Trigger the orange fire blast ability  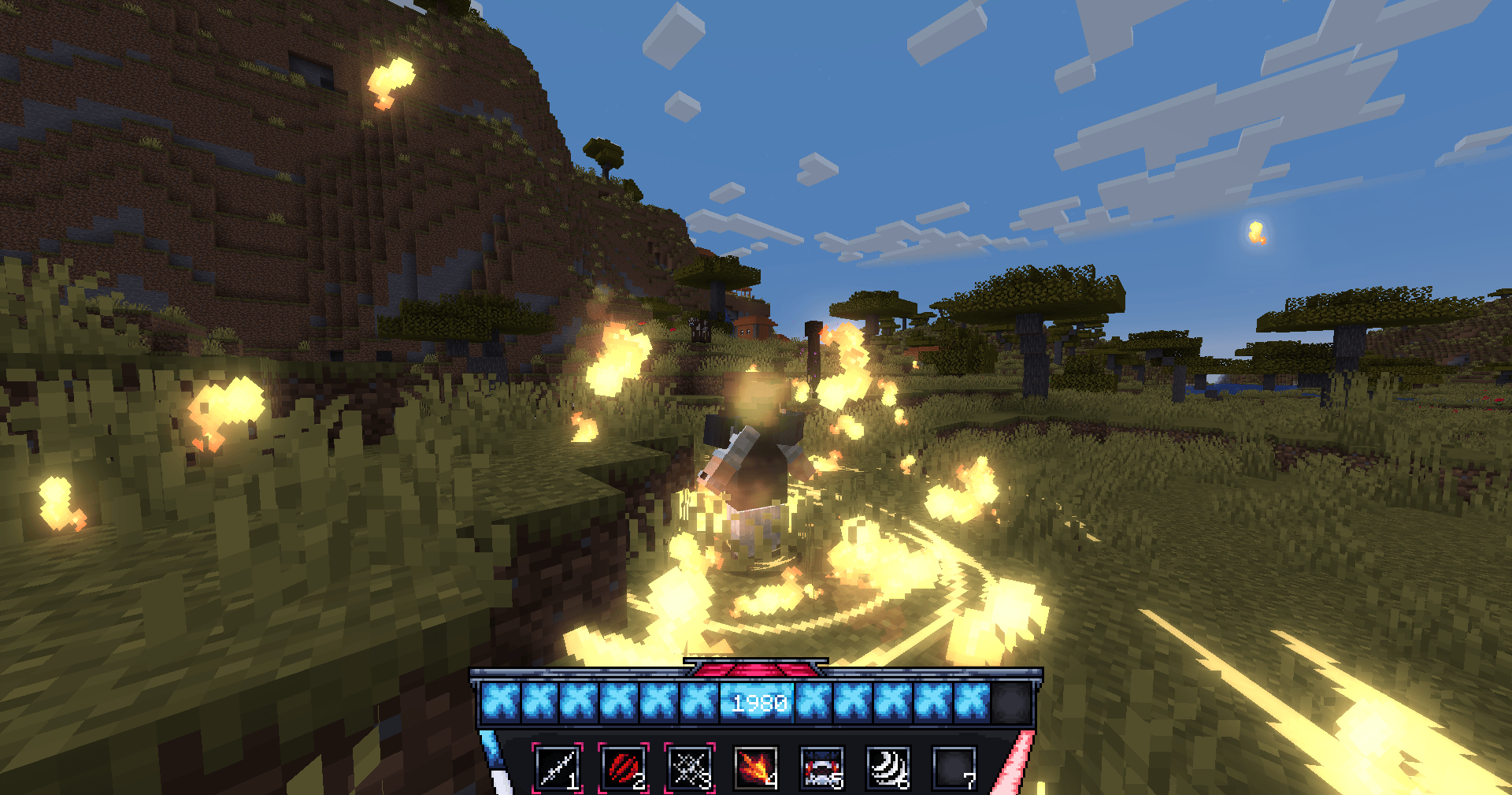756,767
